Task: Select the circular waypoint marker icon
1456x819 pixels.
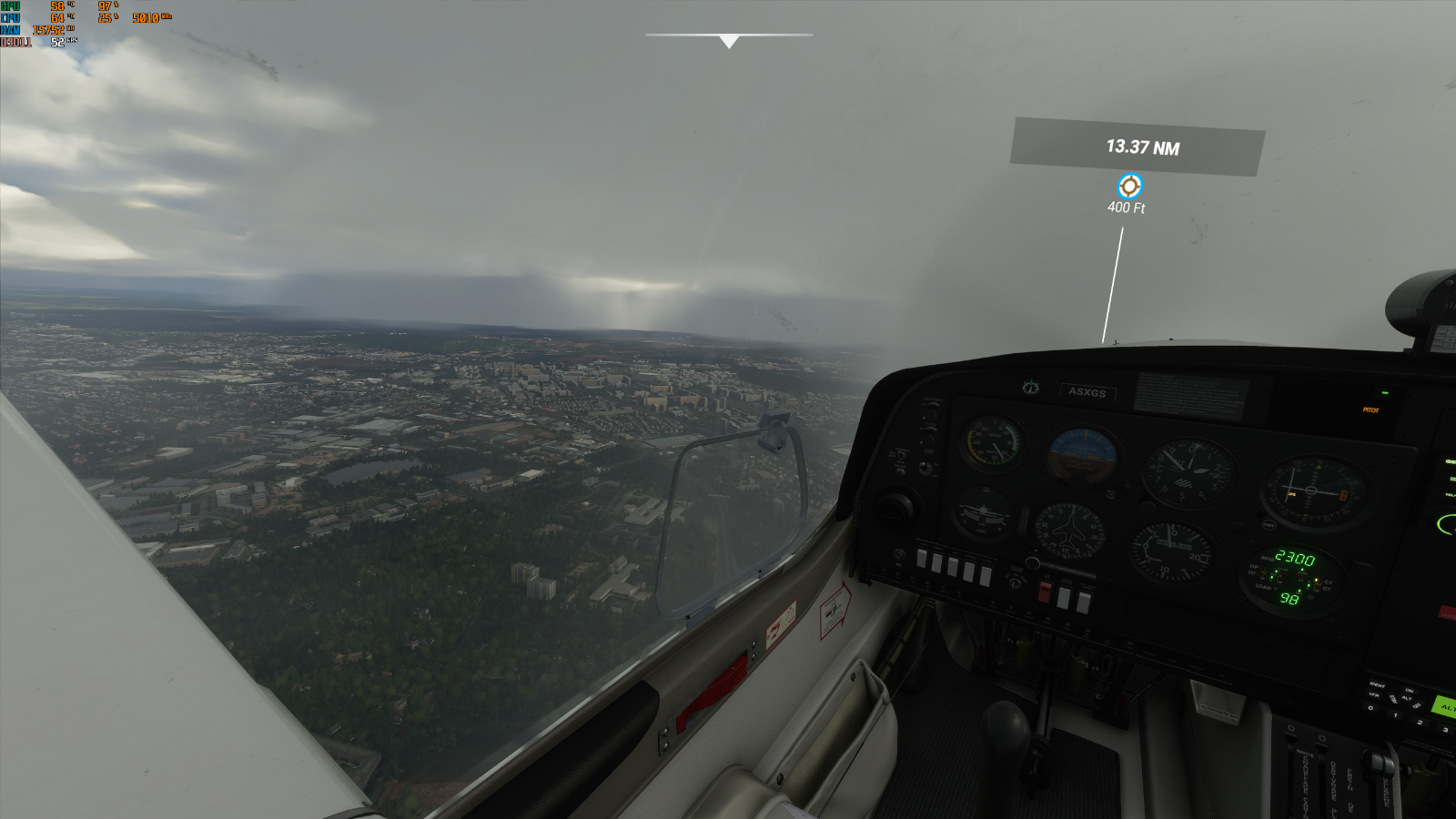Action: [1129, 187]
